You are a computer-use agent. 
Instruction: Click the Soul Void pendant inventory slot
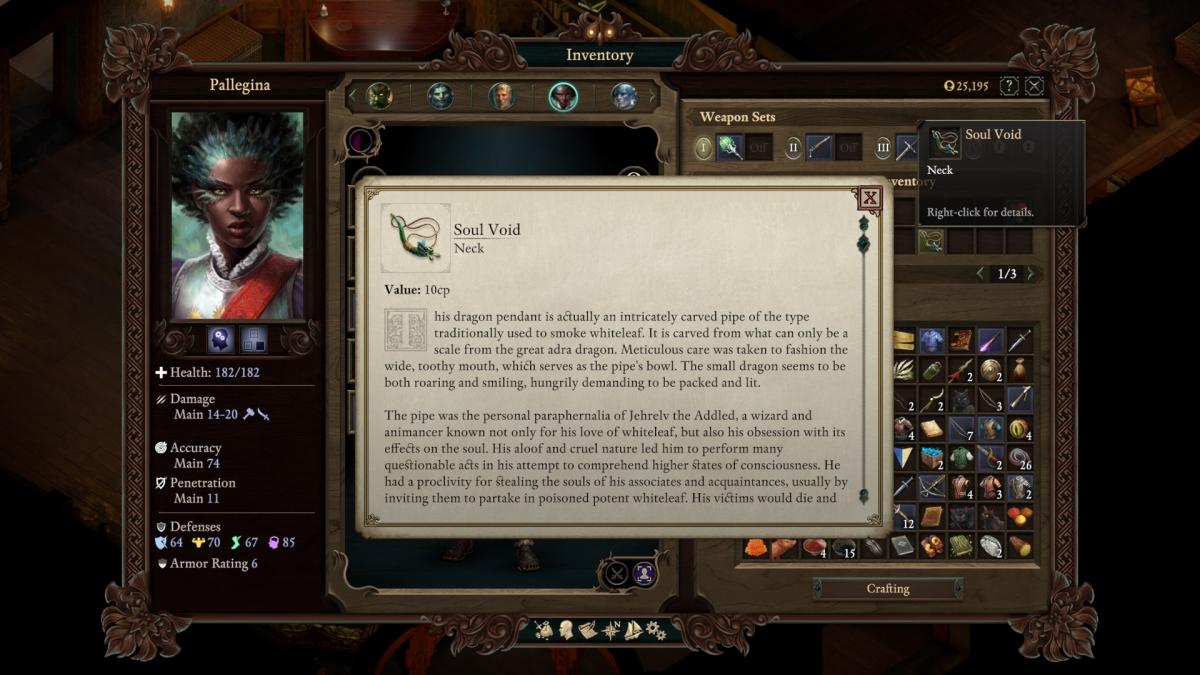coord(931,241)
